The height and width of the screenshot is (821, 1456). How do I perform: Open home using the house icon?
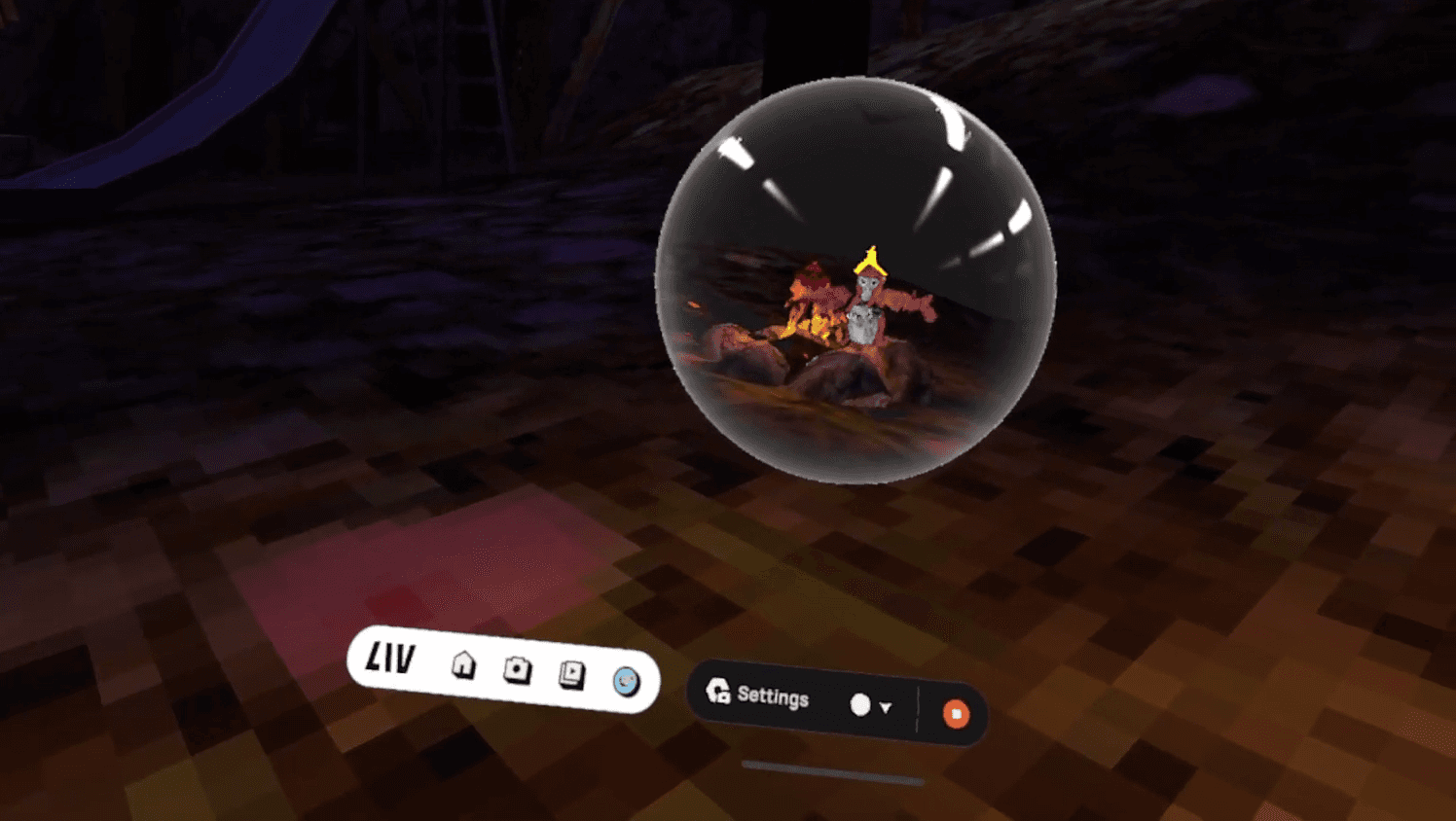click(x=462, y=667)
